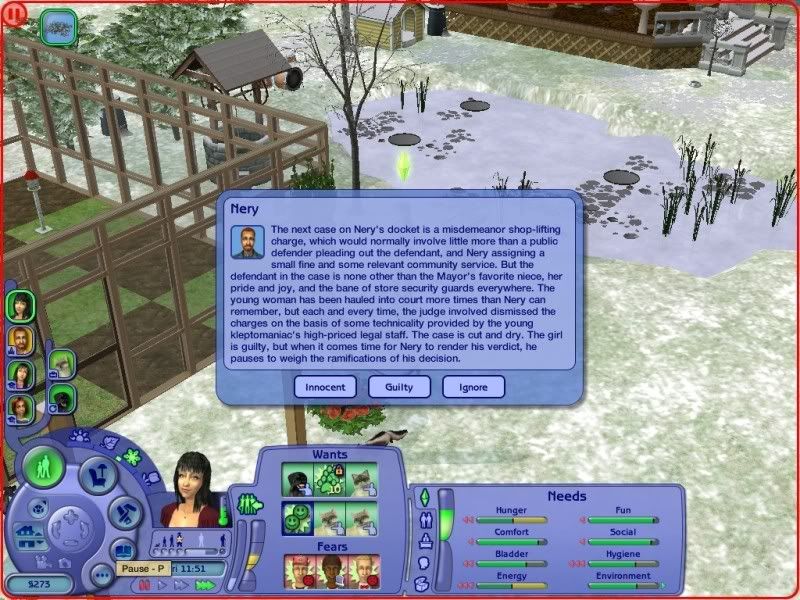Switch to Live mode
This screenshot has width=800, height=600.
pos(44,467)
